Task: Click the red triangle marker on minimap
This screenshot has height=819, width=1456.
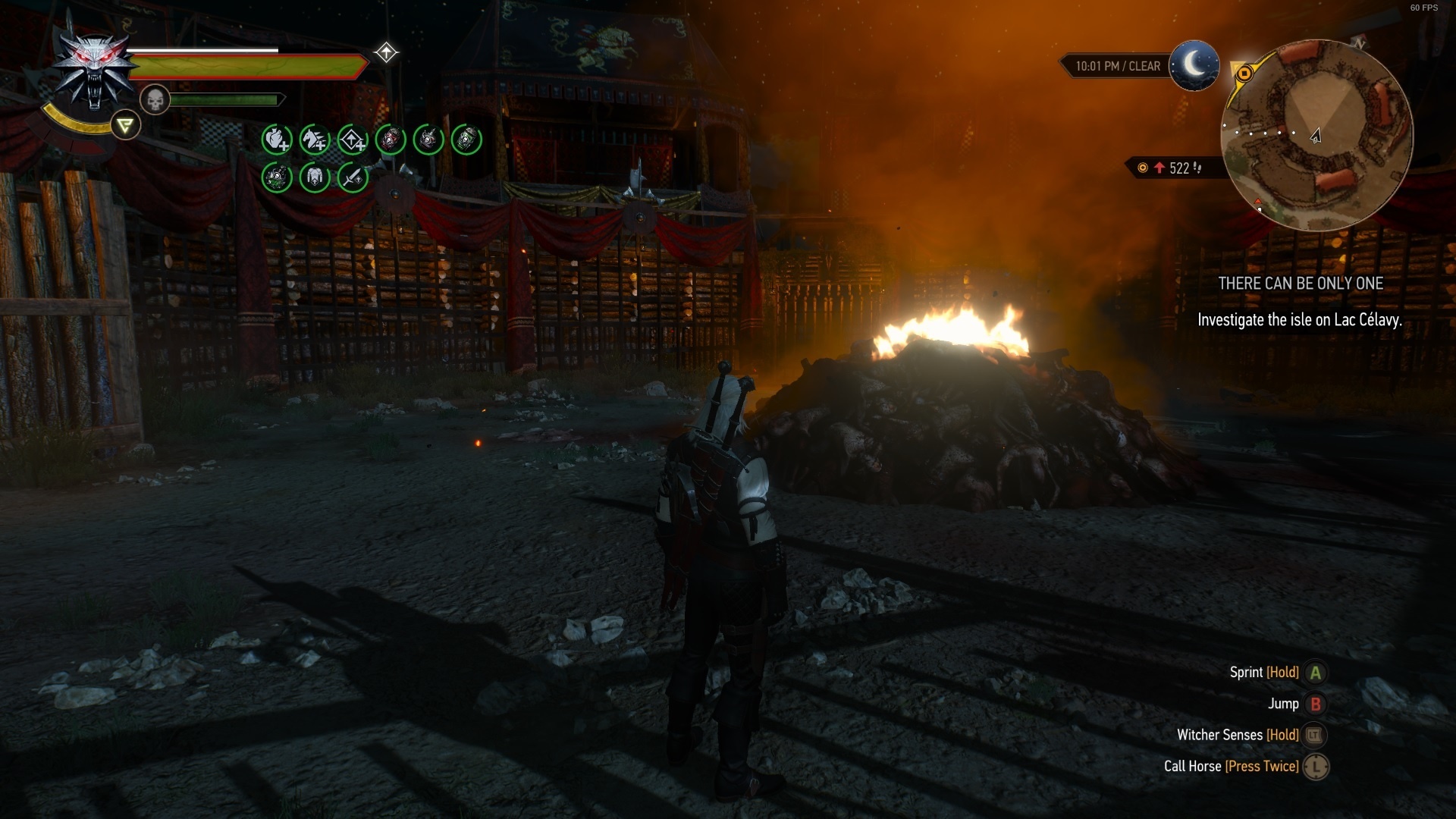Action: point(1258,203)
